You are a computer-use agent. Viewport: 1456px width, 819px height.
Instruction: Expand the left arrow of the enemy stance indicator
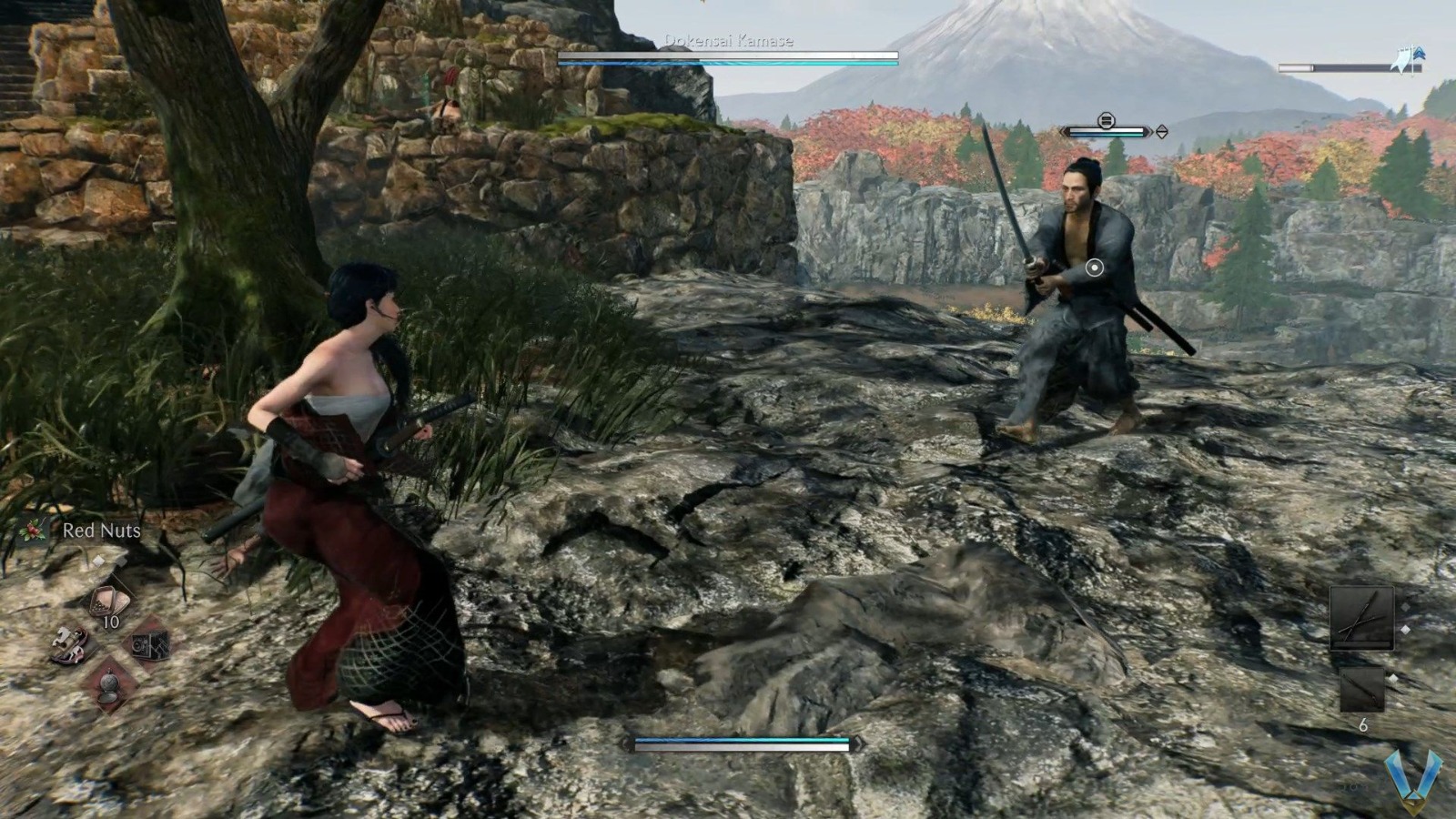pyautogui.click(x=1063, y=131)
